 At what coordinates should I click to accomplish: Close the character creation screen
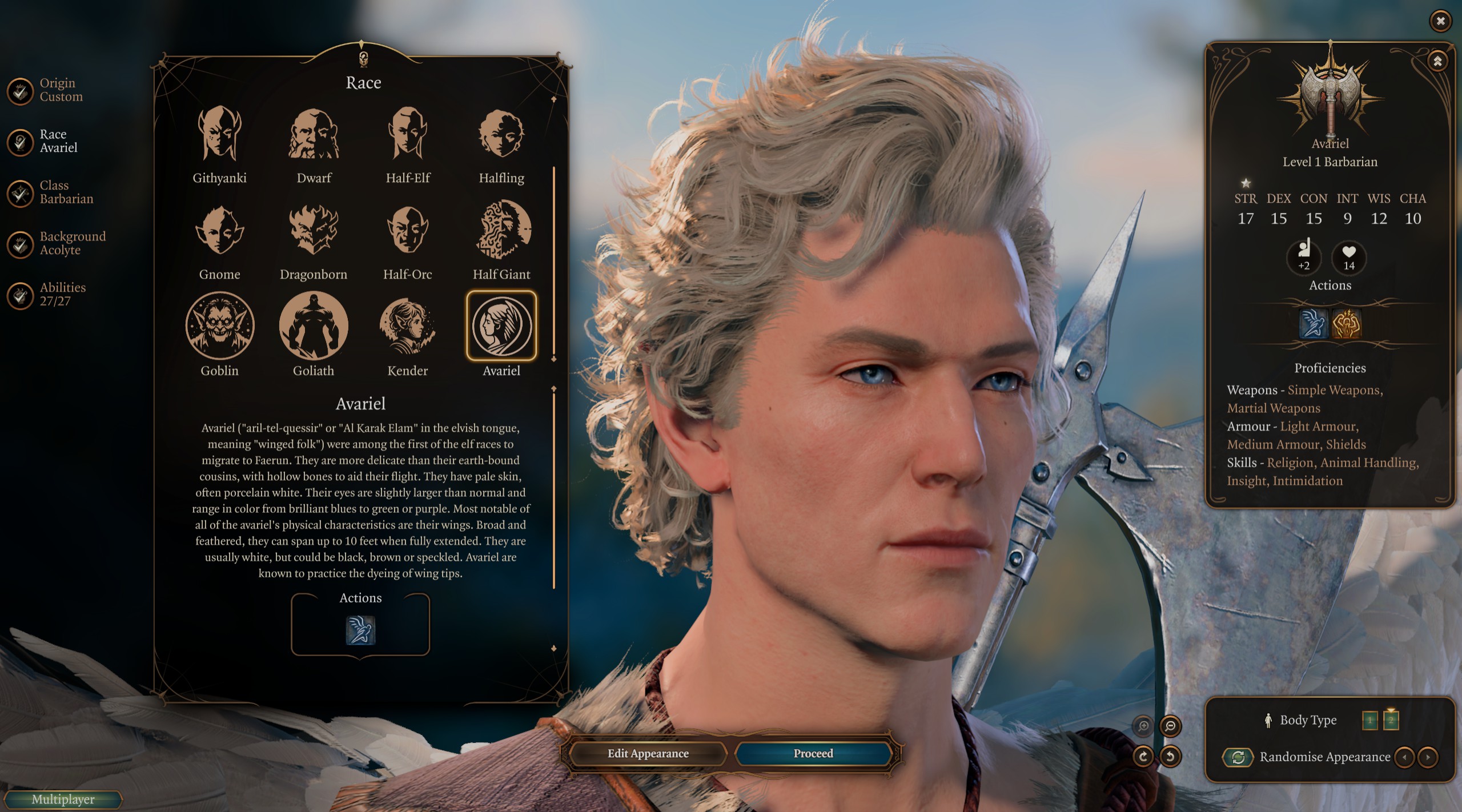coord(1441,21)
